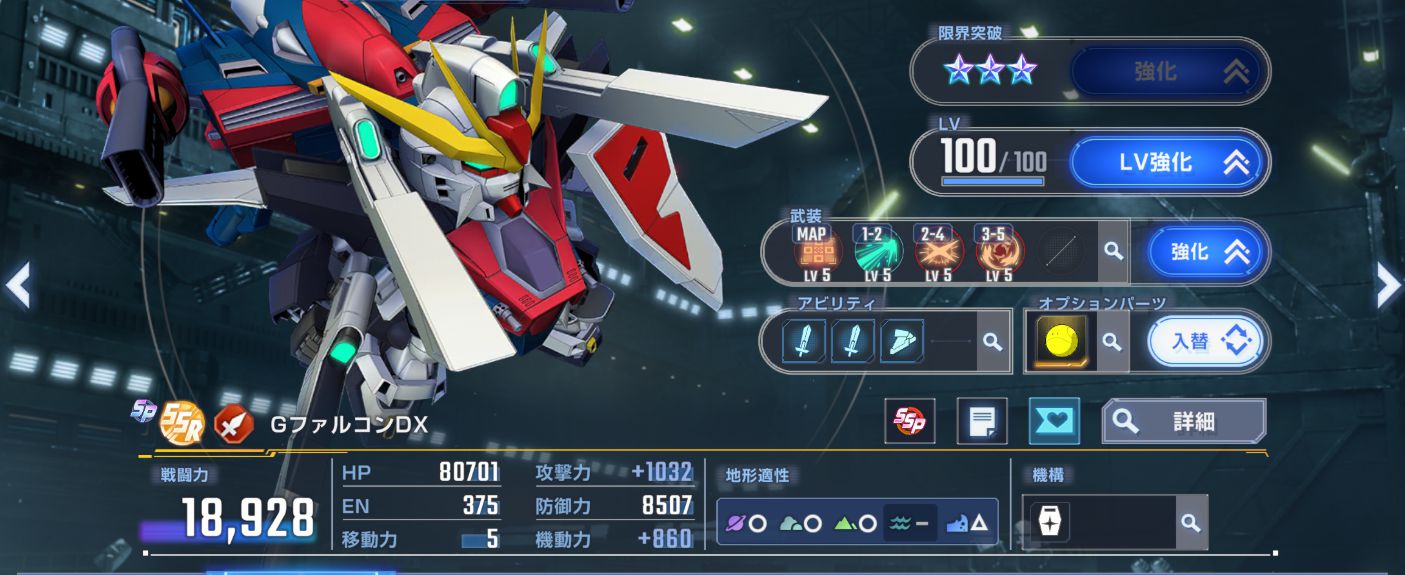1405x575 pixels.
Task: Open the weapon 強化 upgrade button
Action: [x=1208, y=252]
